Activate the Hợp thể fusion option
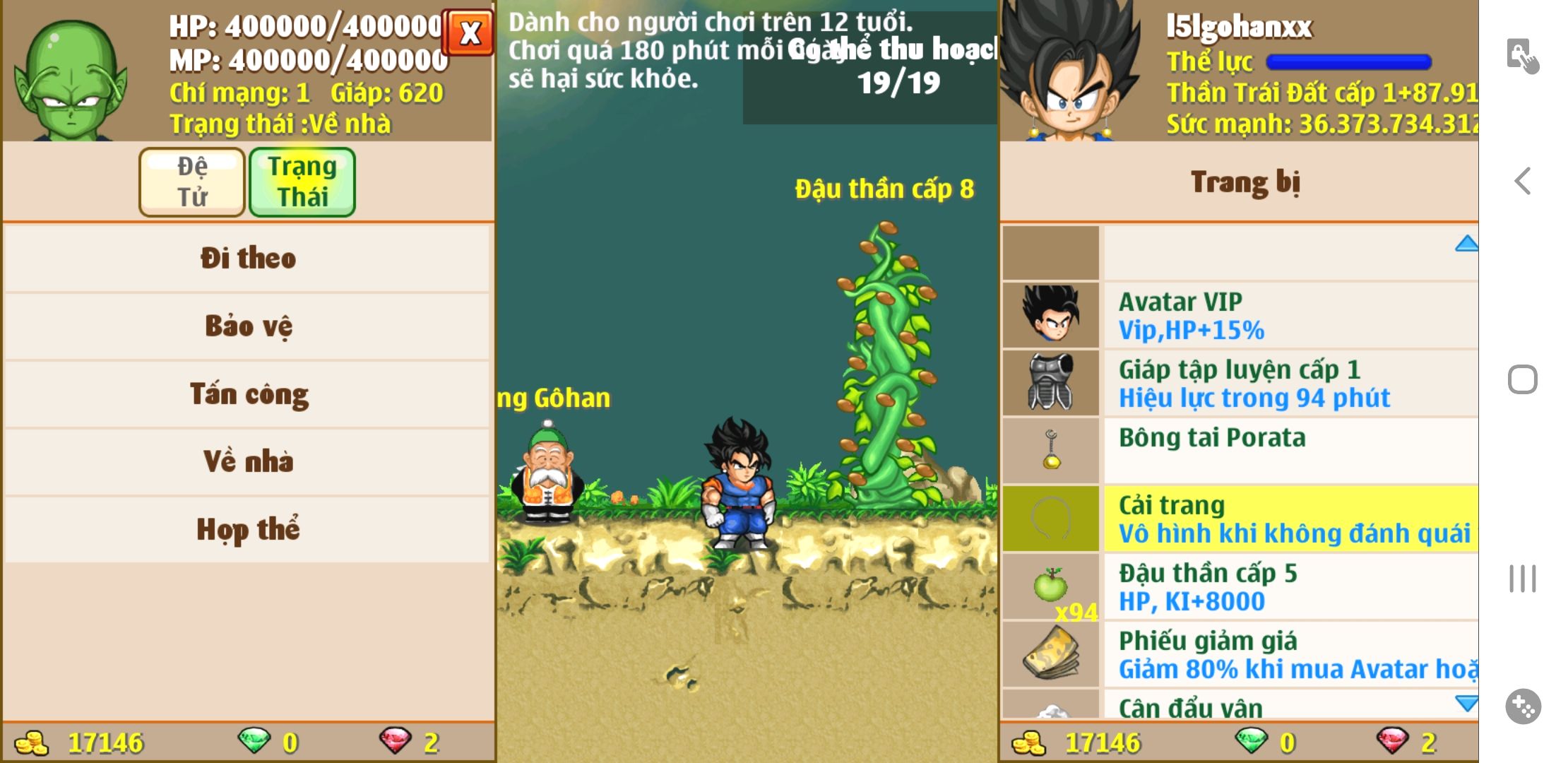The image size is (1568, 763). pos(247,529)
